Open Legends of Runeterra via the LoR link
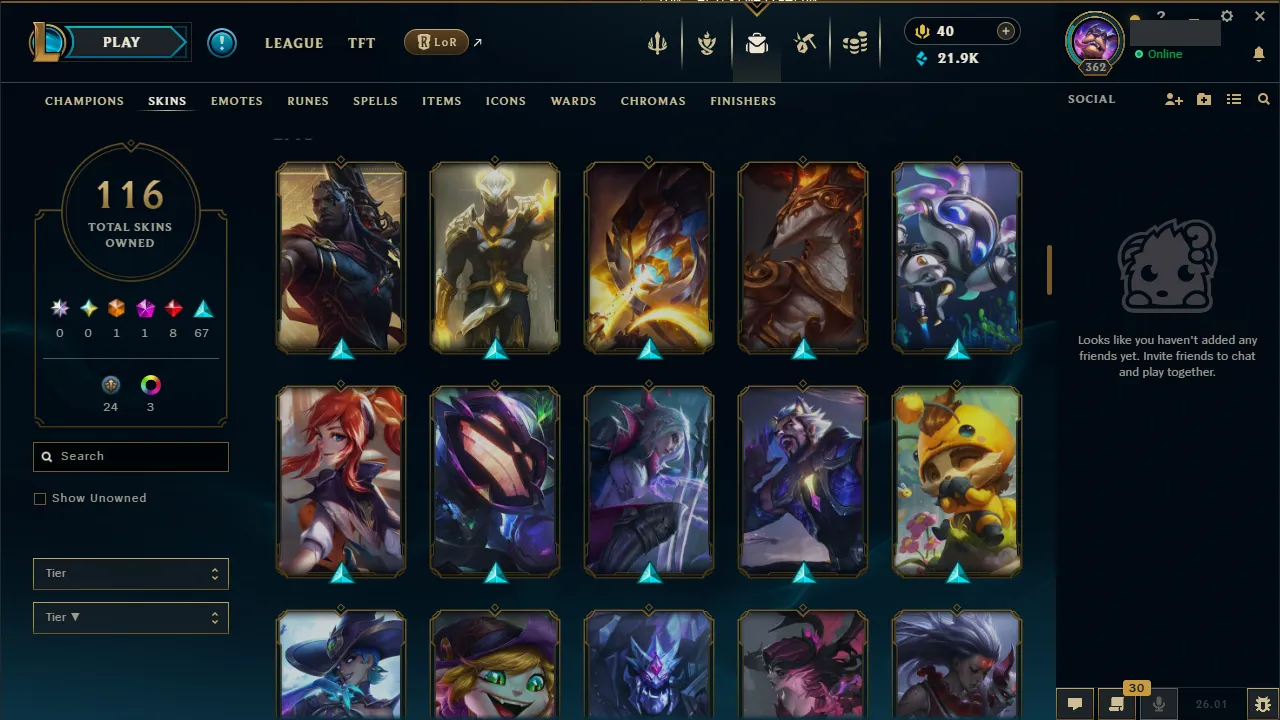 click(435, 42)
